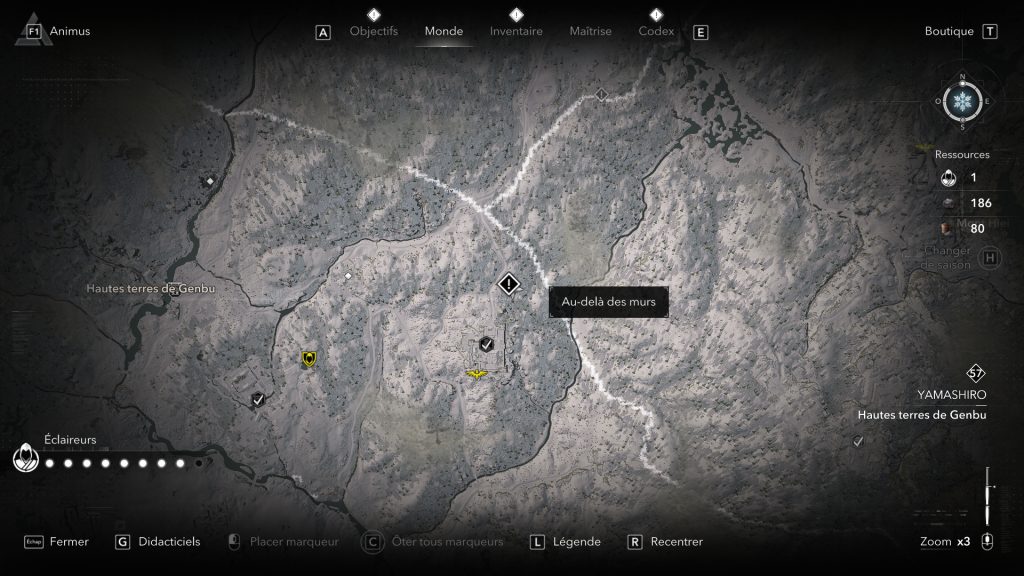Click the Fermer button

69,542
